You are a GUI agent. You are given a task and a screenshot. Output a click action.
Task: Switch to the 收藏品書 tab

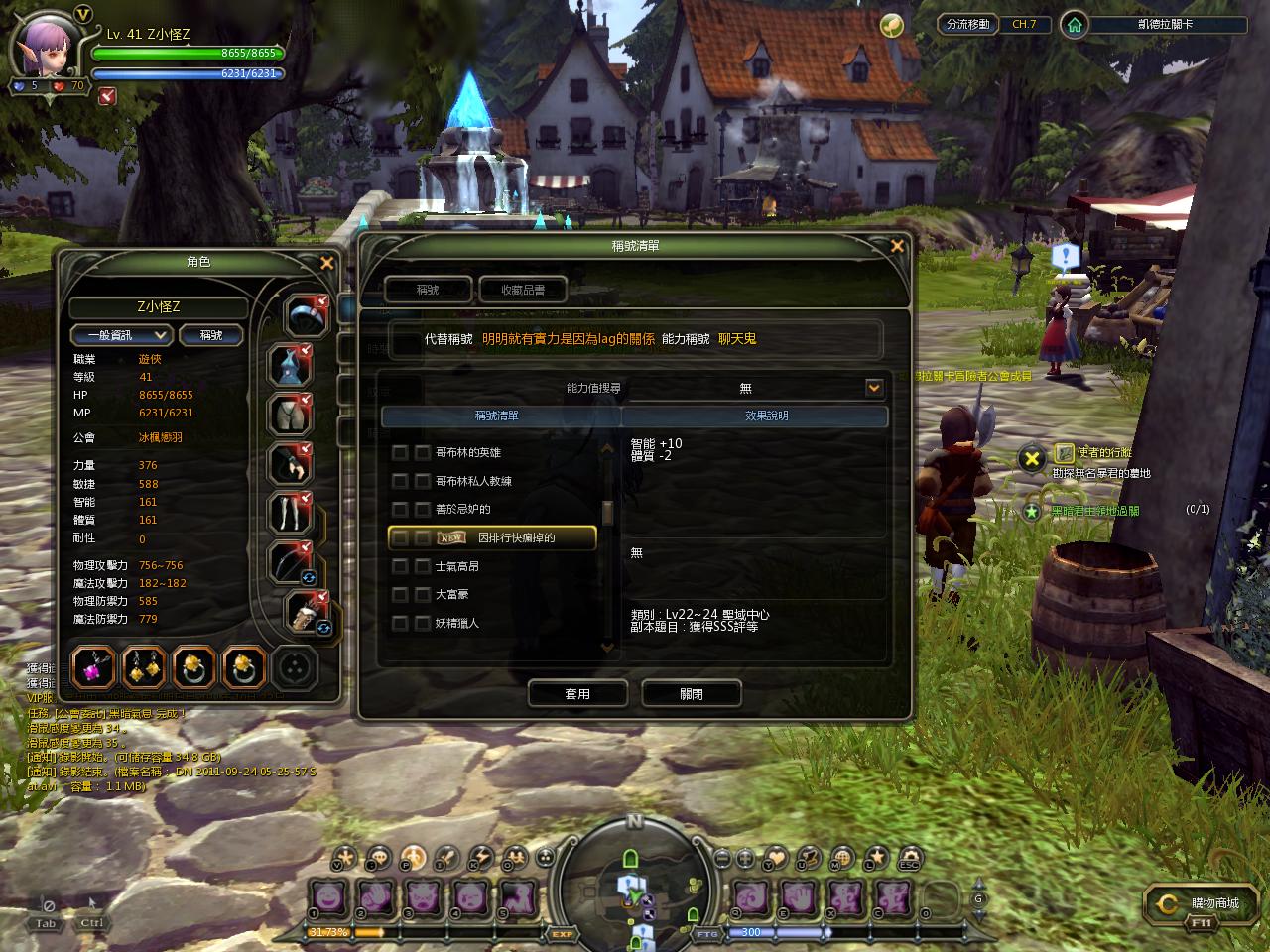[523, 290]
